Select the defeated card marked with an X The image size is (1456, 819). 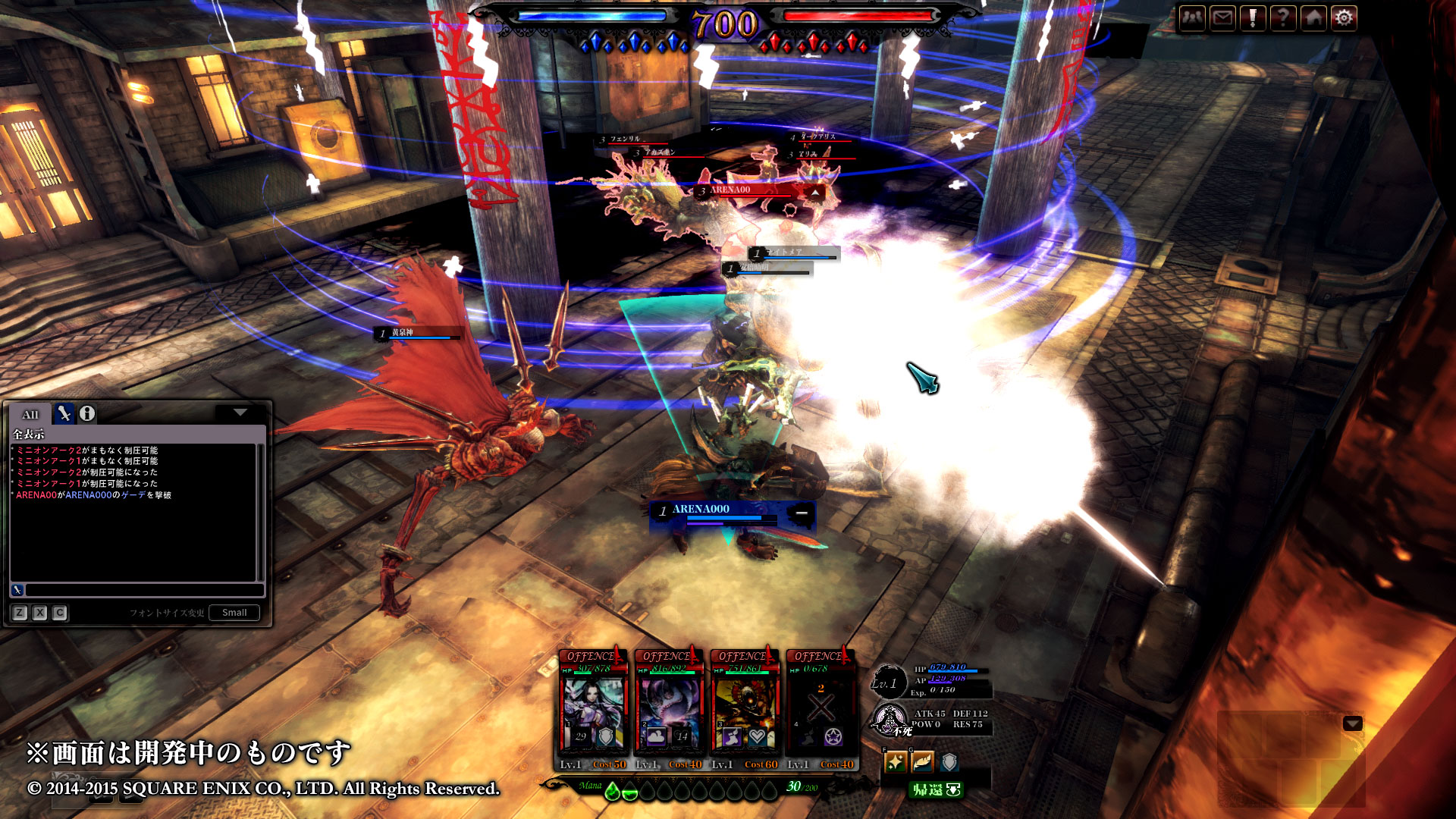click(821, 709)
